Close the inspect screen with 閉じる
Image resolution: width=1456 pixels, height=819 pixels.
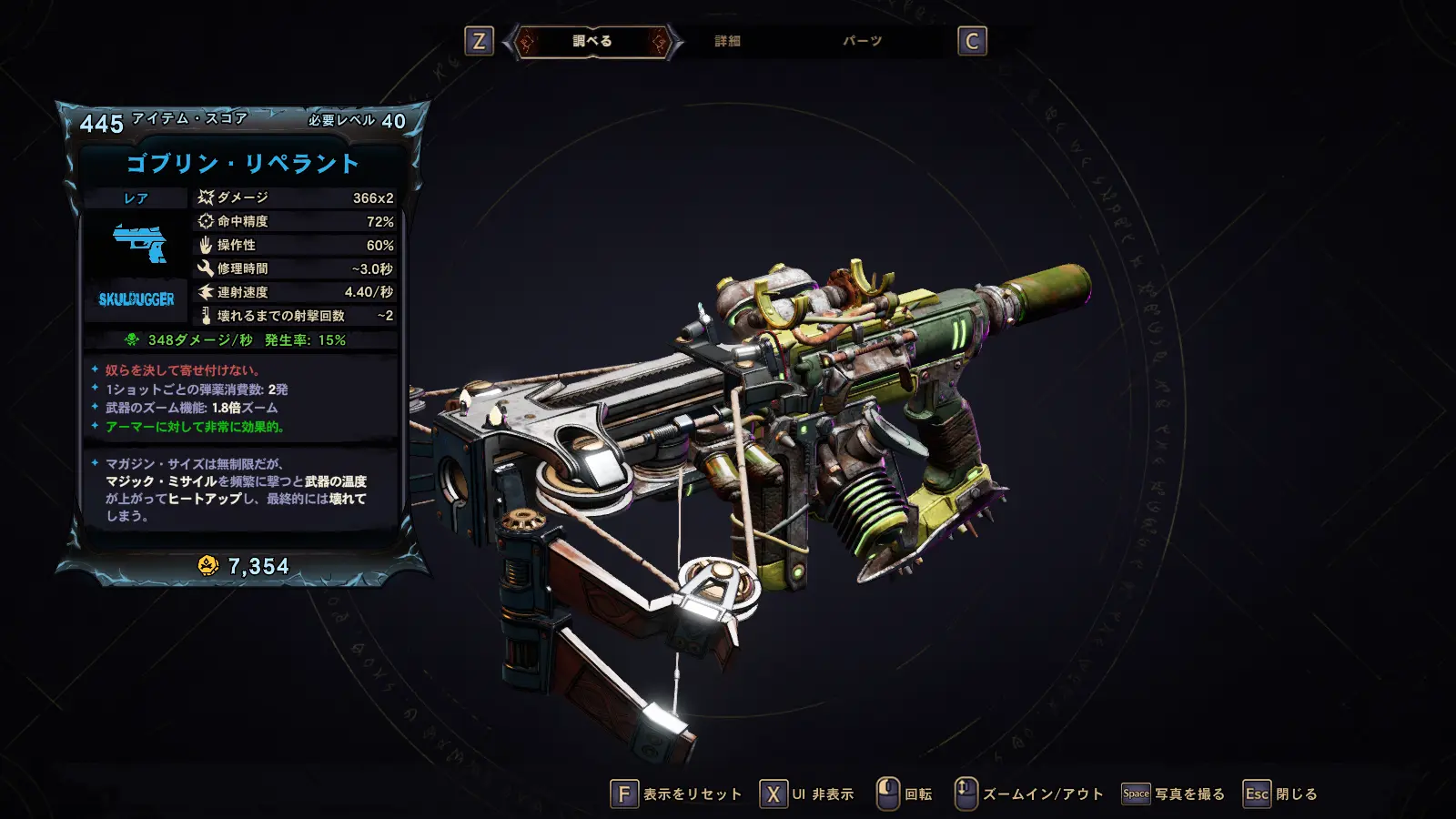click(x=1280, y=794)
